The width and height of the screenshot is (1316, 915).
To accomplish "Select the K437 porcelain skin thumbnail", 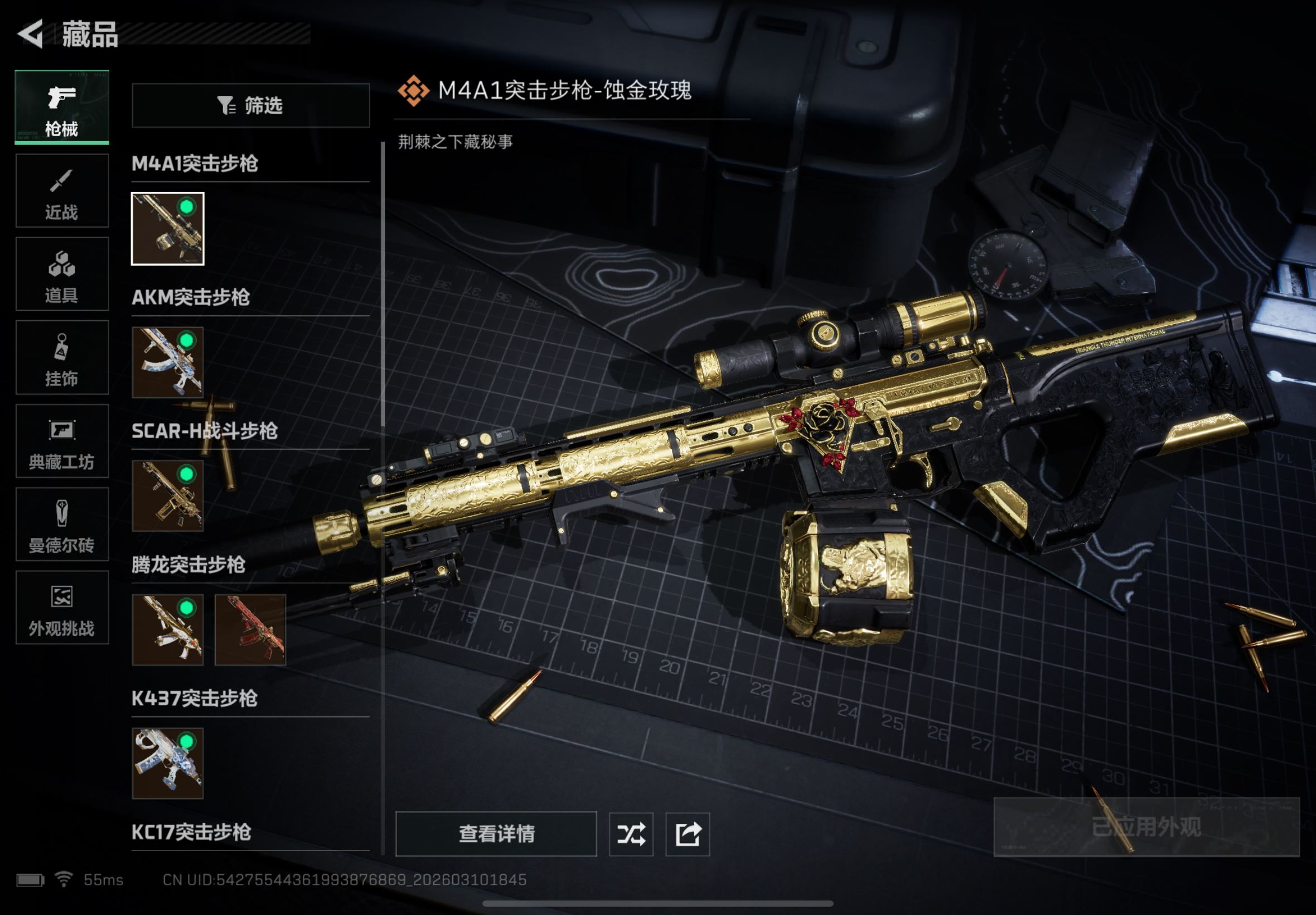I will (167, 763).
